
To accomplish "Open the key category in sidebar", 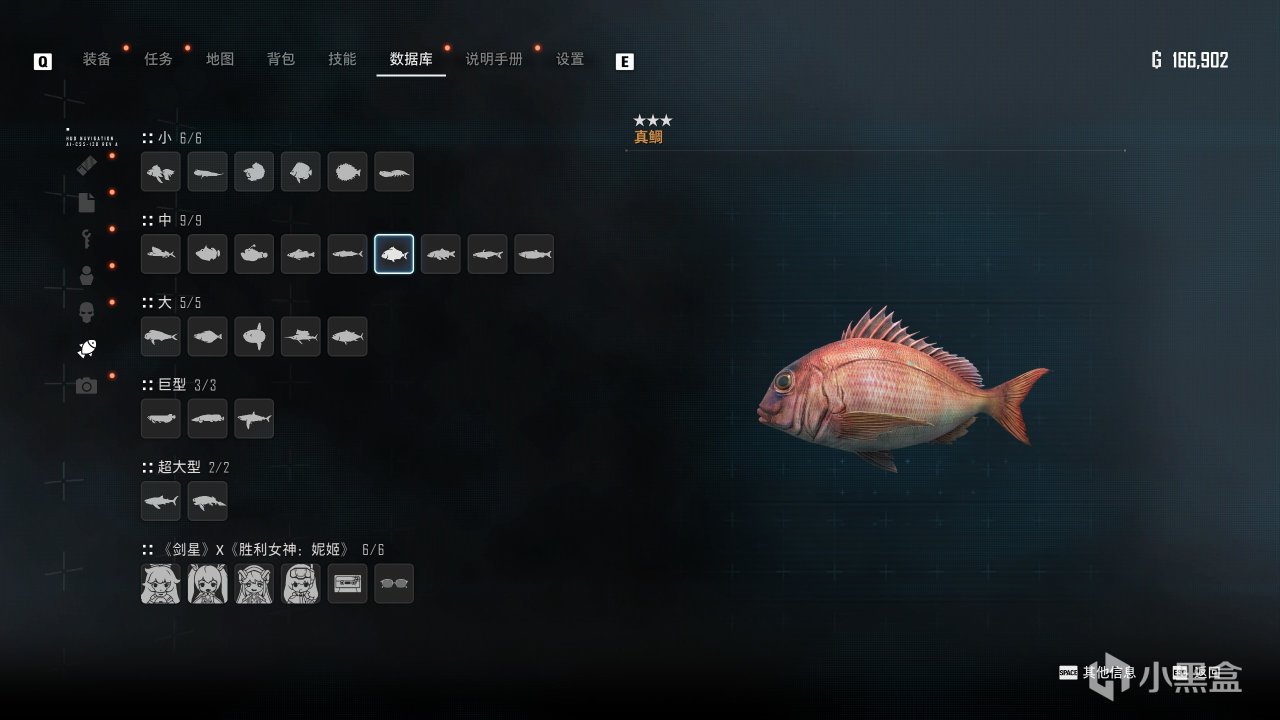I will click(x=87, y=239).
